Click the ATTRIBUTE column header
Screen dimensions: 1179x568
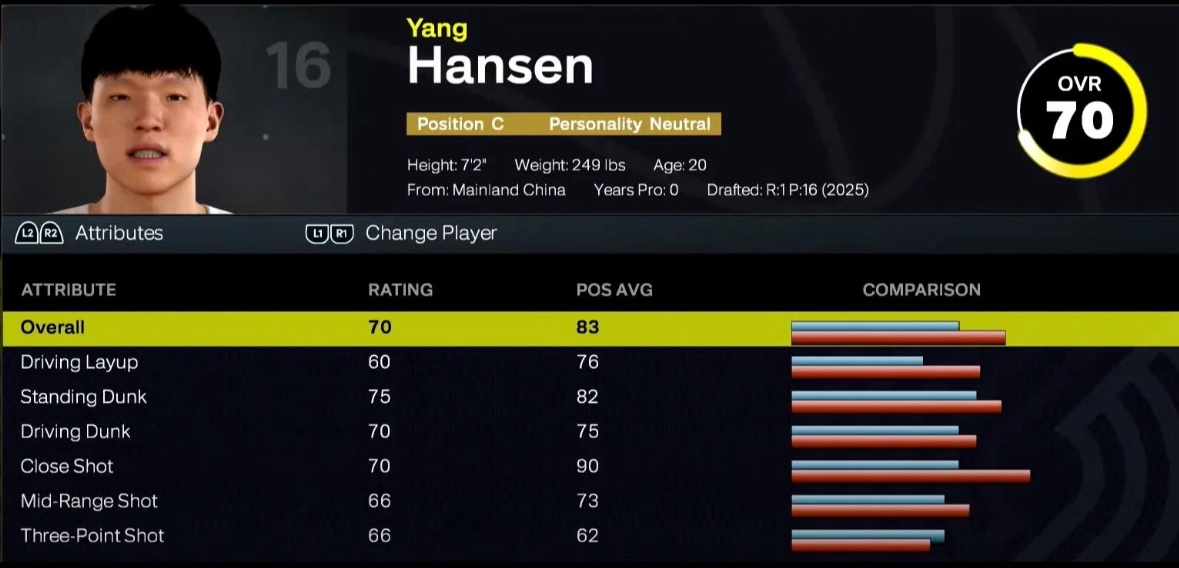[68, 290]
